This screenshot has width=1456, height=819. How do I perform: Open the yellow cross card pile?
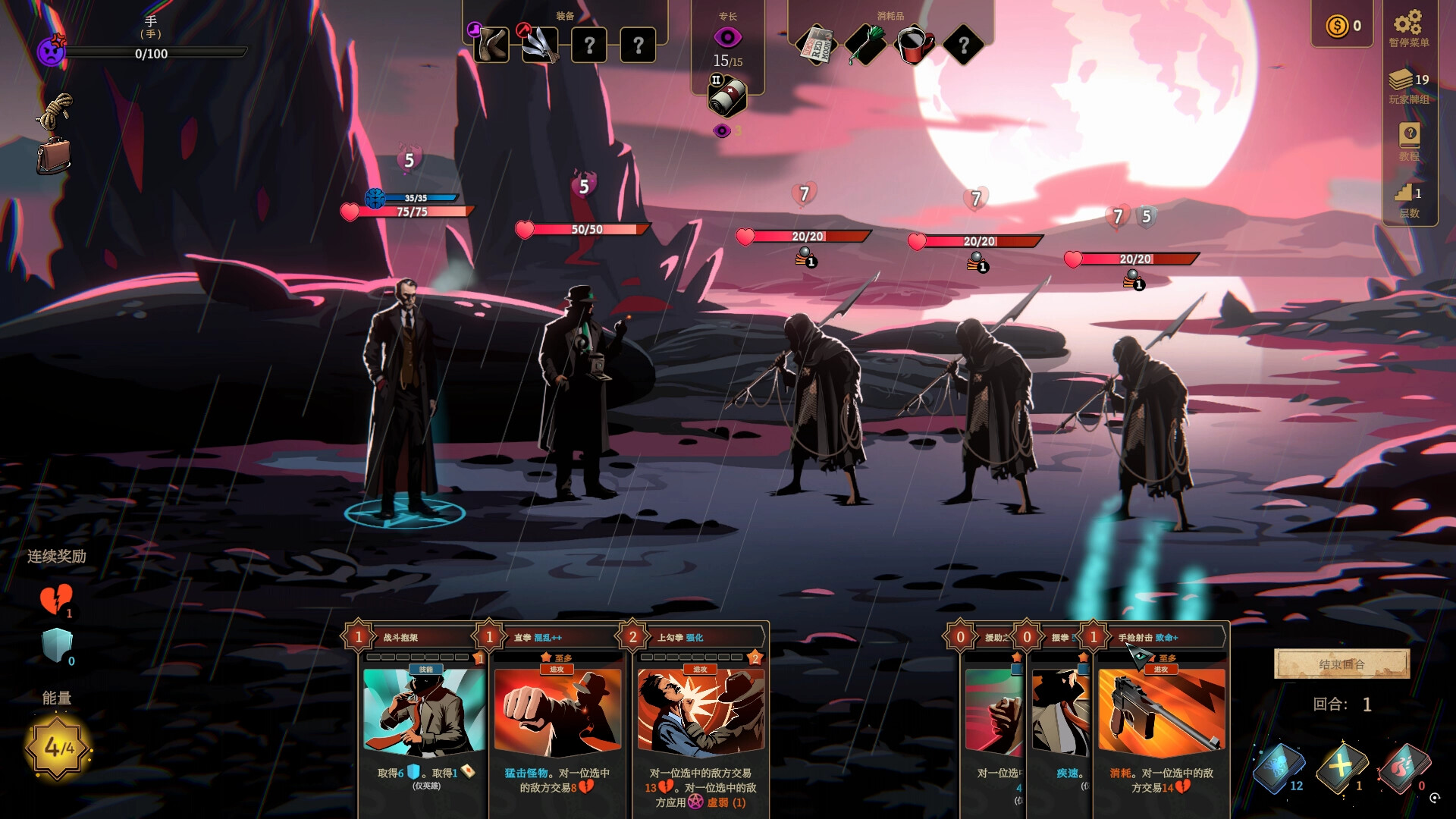(x=1341, y=767)
